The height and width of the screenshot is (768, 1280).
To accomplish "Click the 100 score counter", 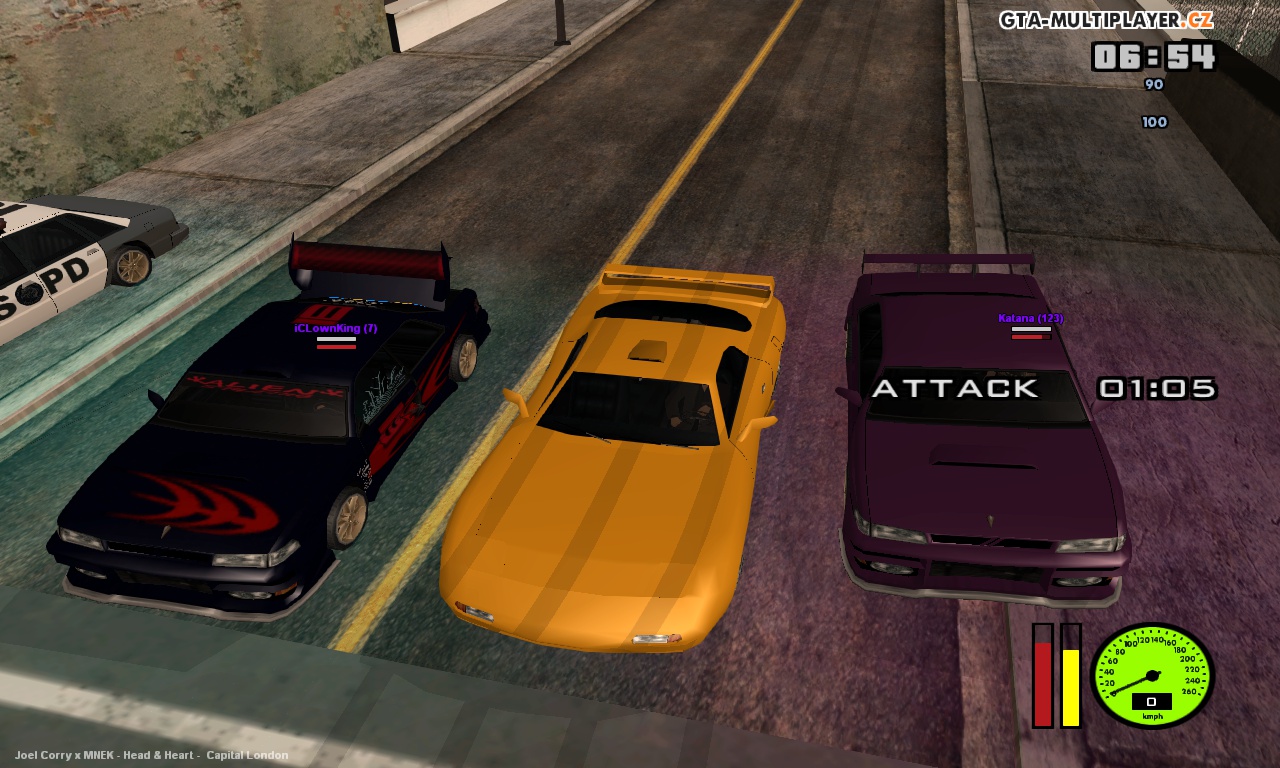I will pyautogui.click(x=1154, y=121).
